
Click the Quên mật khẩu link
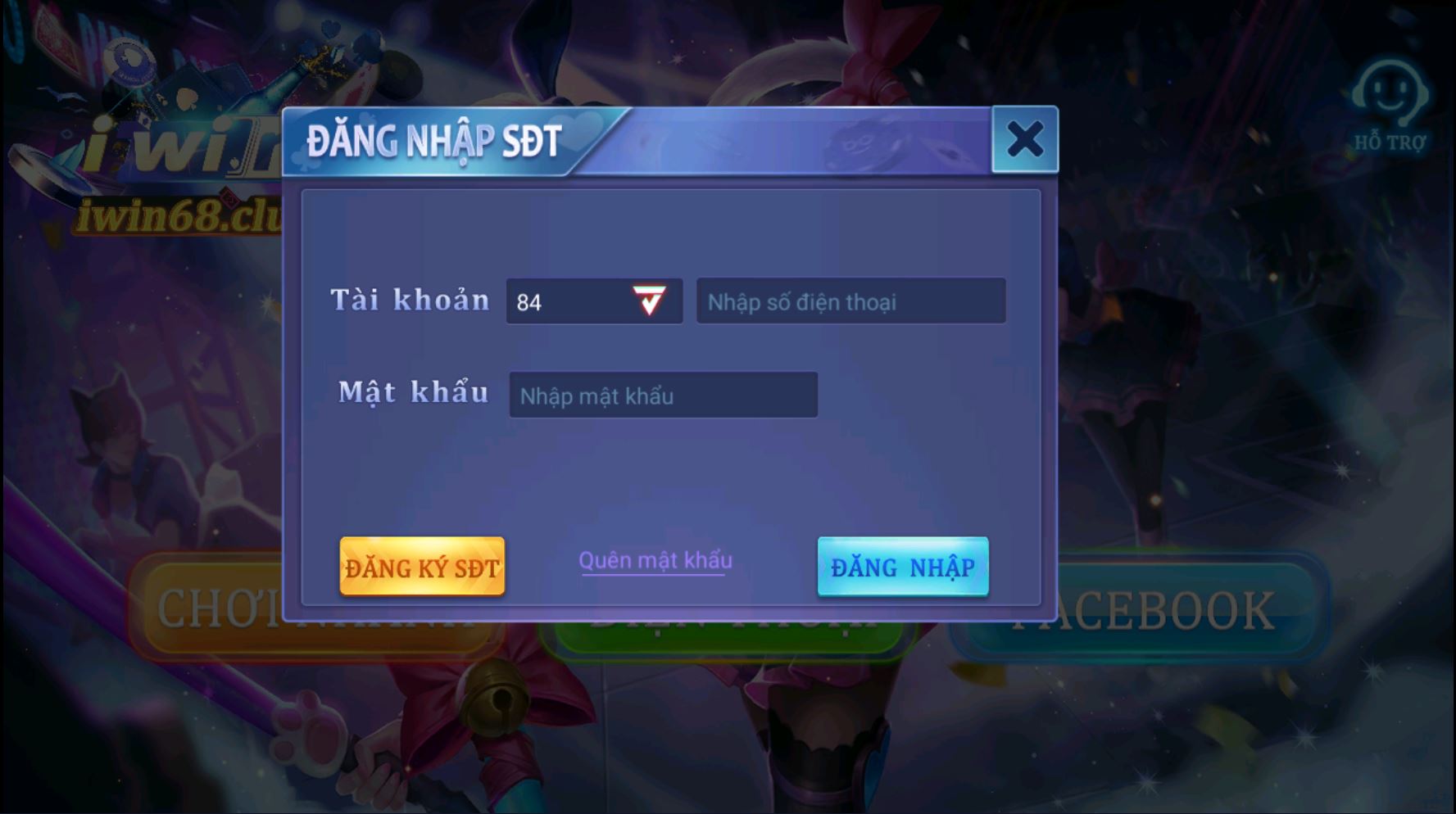point(655,561)
